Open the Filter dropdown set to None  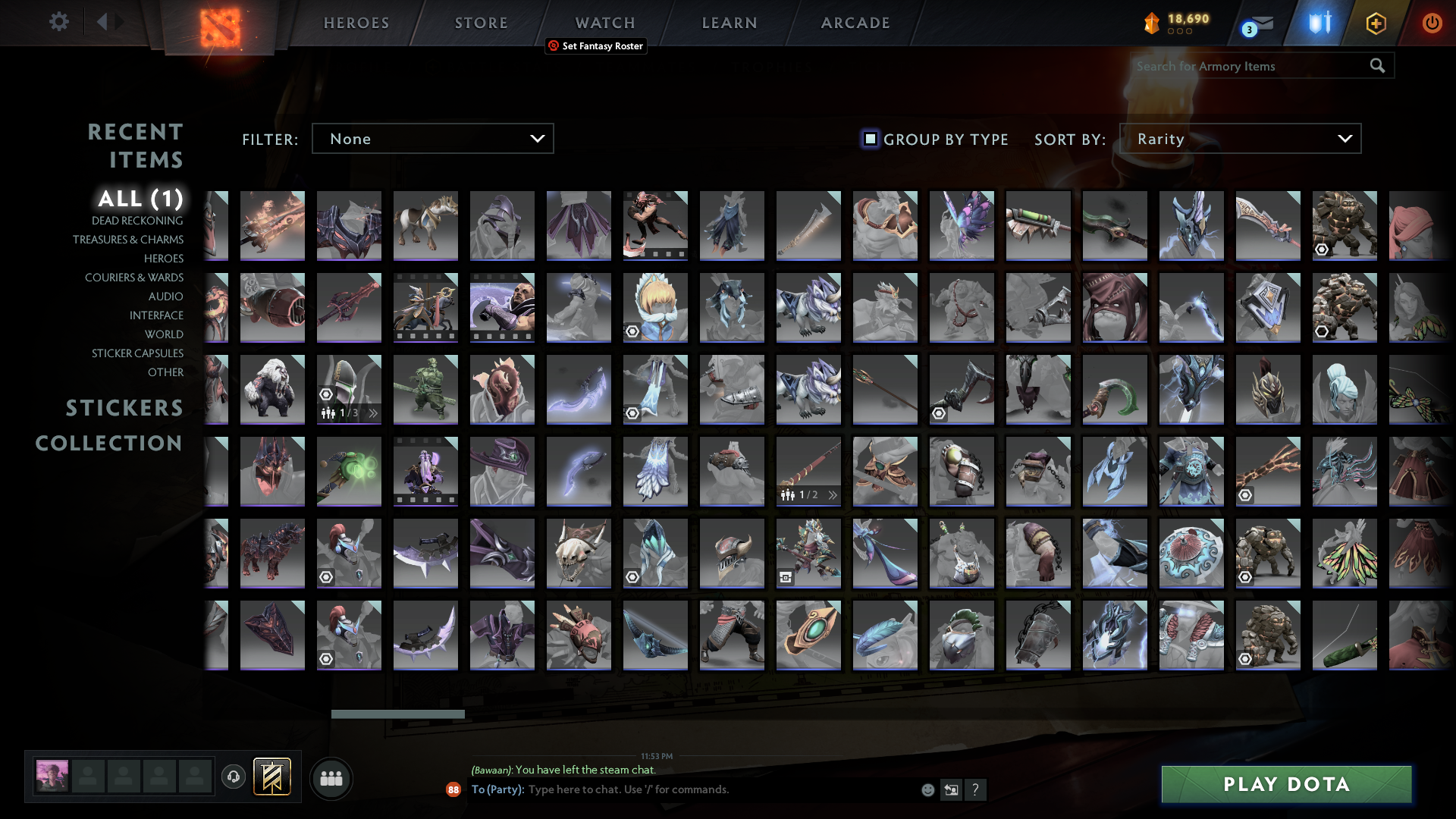point(432,138)
